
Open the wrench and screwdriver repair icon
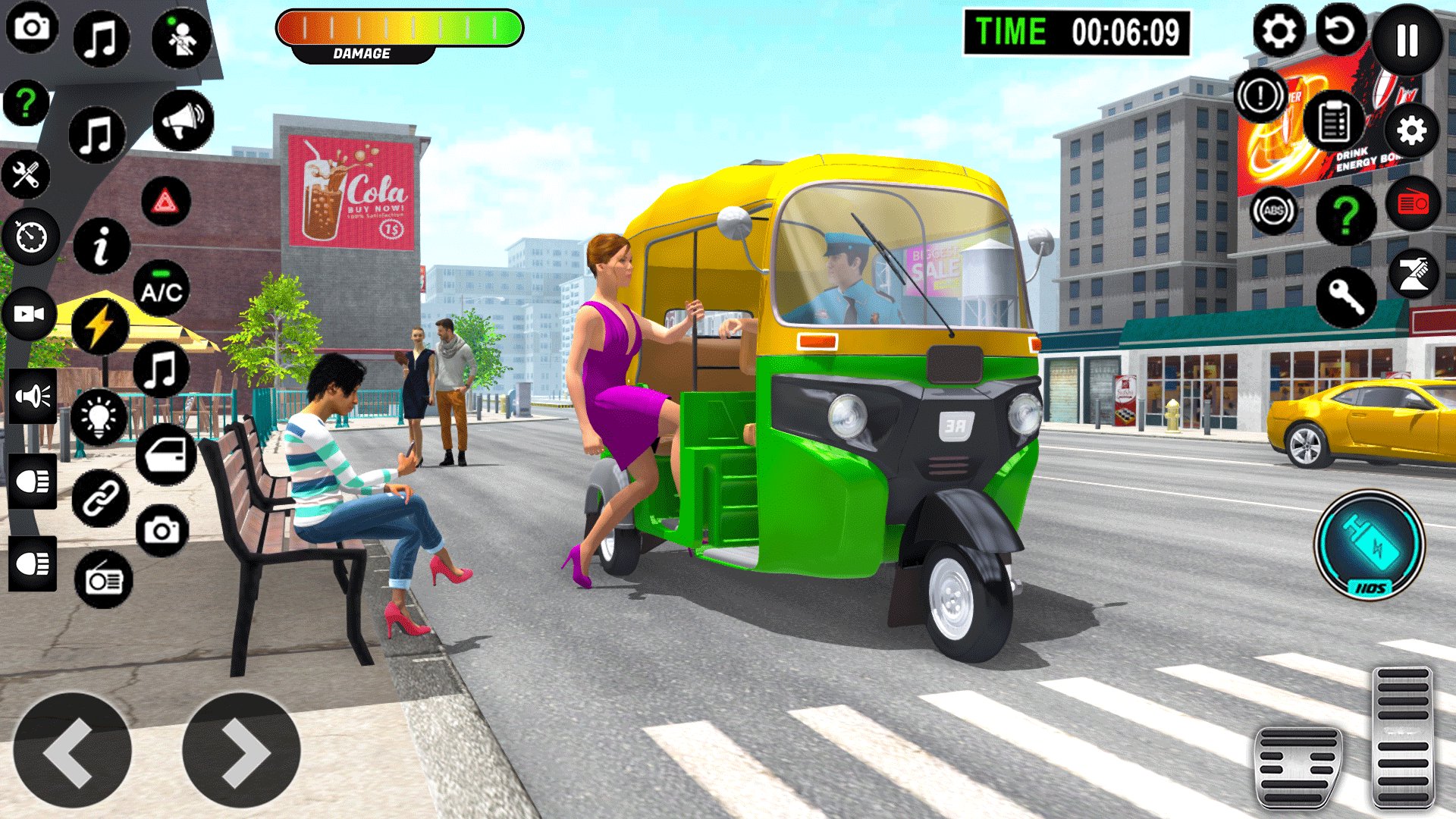[26, 175]
